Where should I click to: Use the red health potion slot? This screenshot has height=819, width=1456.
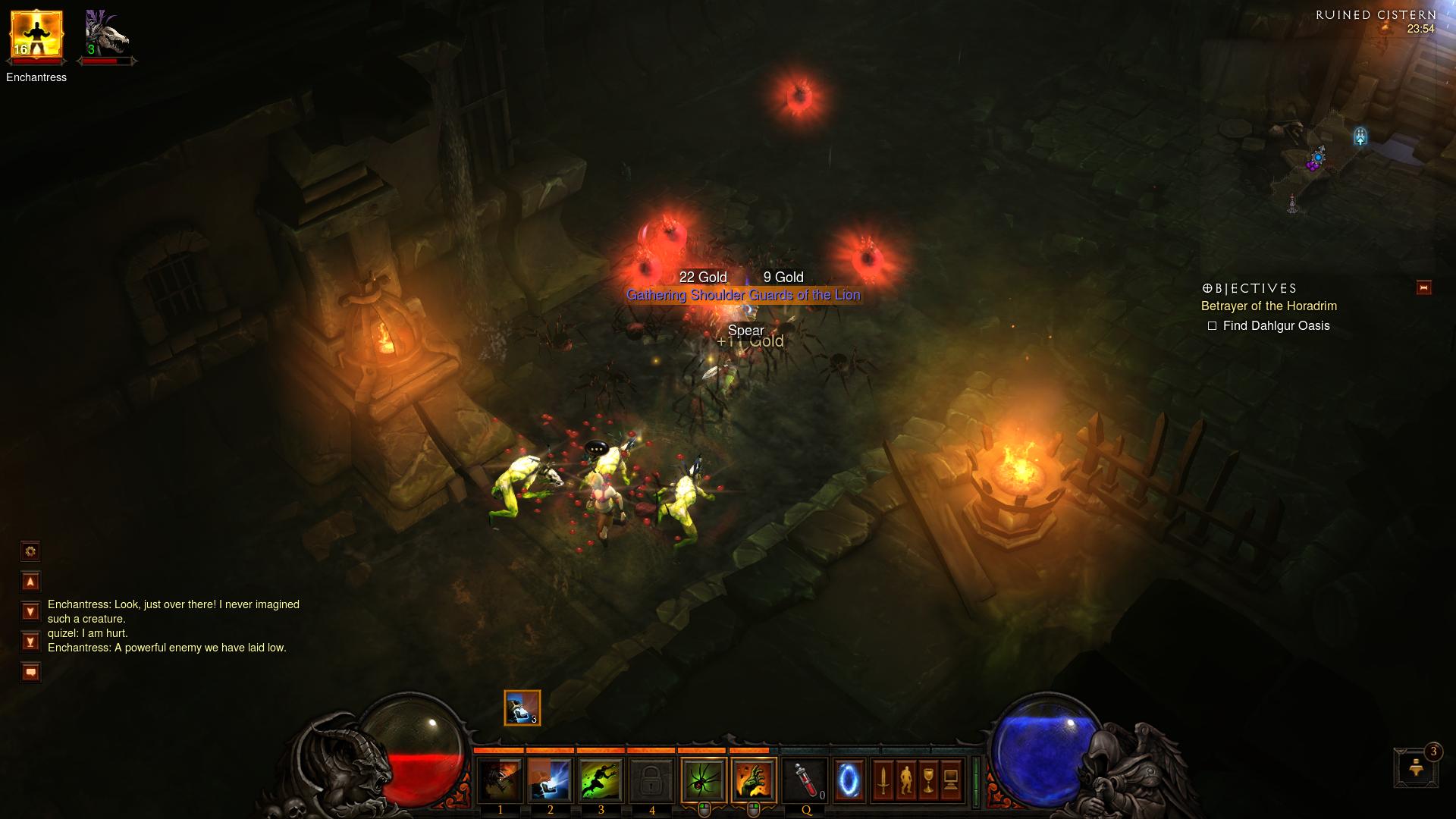coord(805,780)
